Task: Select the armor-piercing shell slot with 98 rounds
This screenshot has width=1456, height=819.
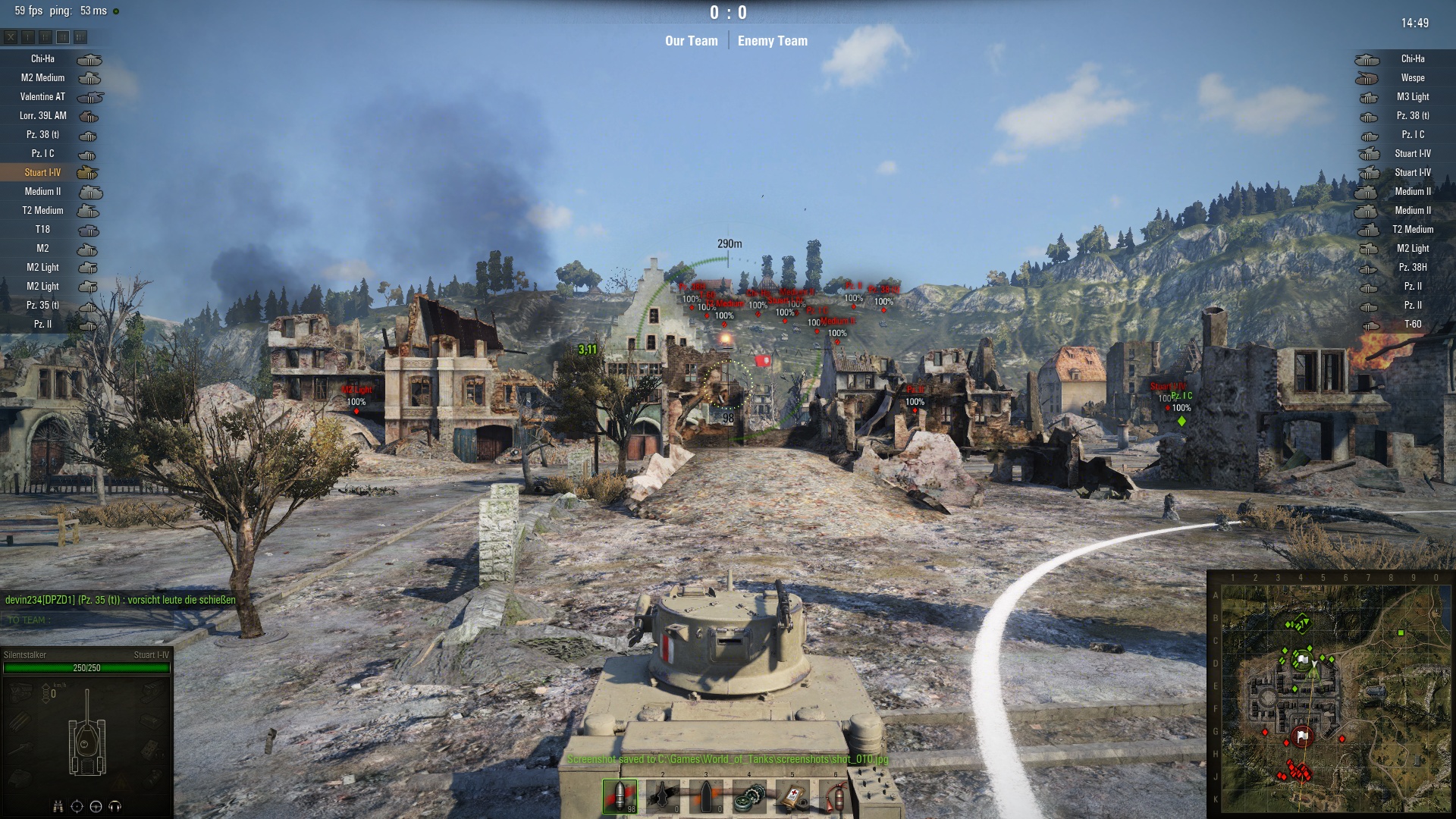Action: (620, 795)
